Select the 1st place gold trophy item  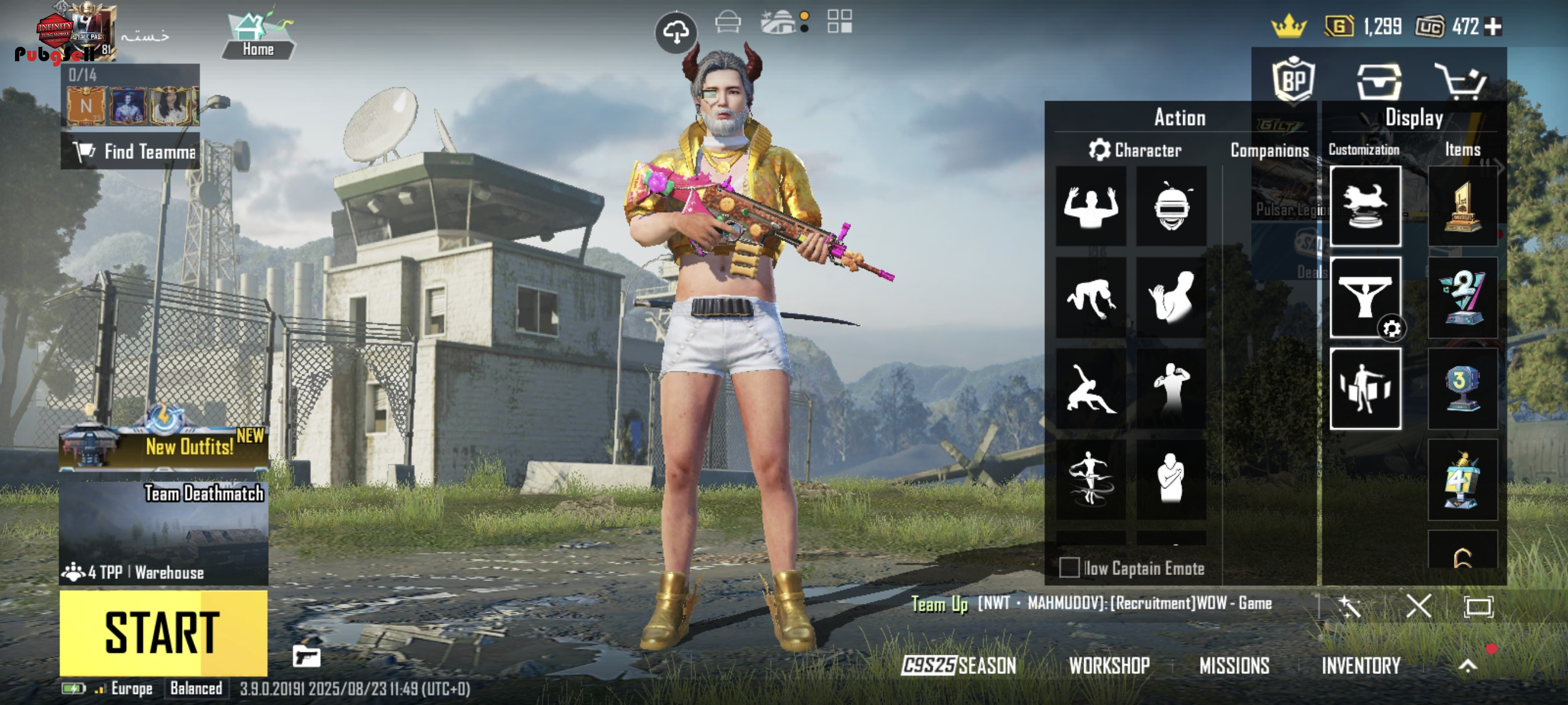[1462, 206]
